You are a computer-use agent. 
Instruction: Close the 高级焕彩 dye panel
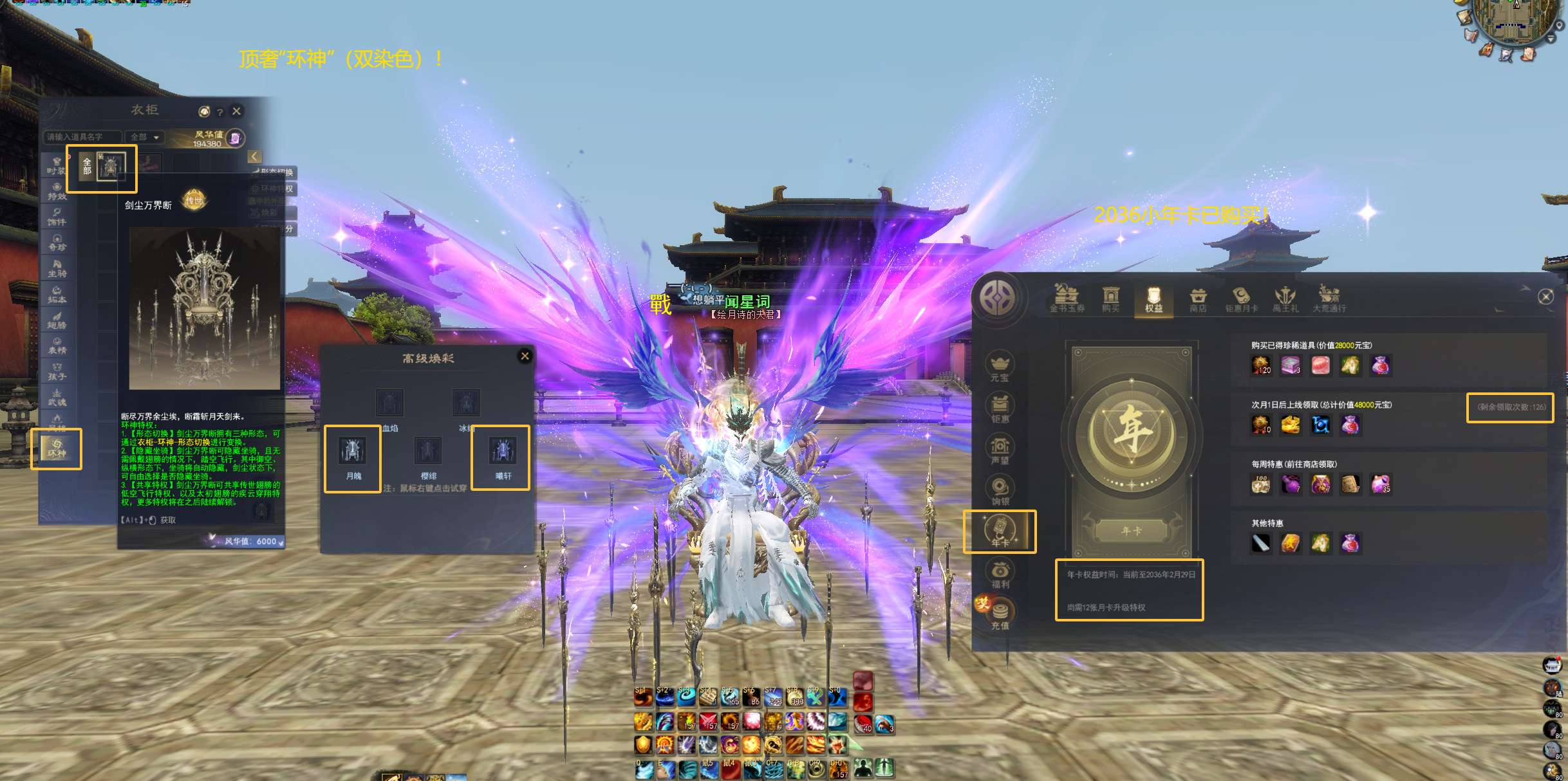[525, 356]
